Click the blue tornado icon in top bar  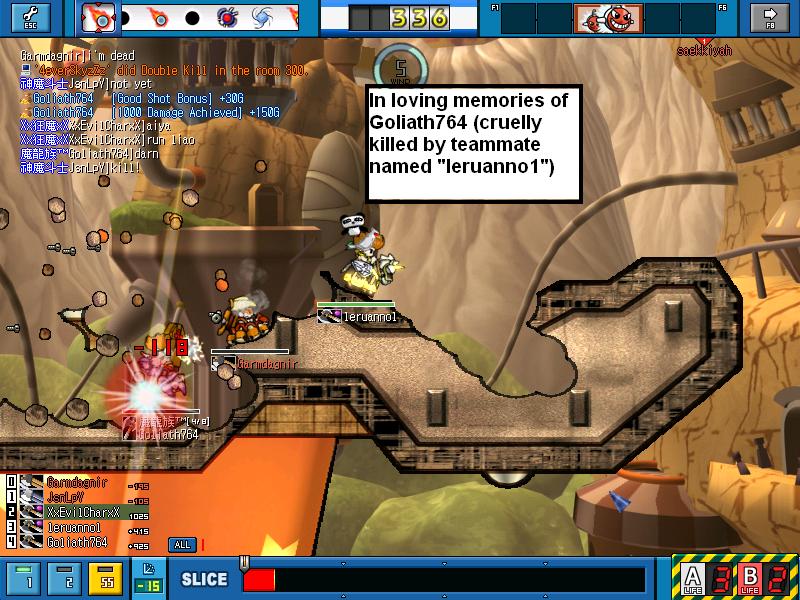262,18
